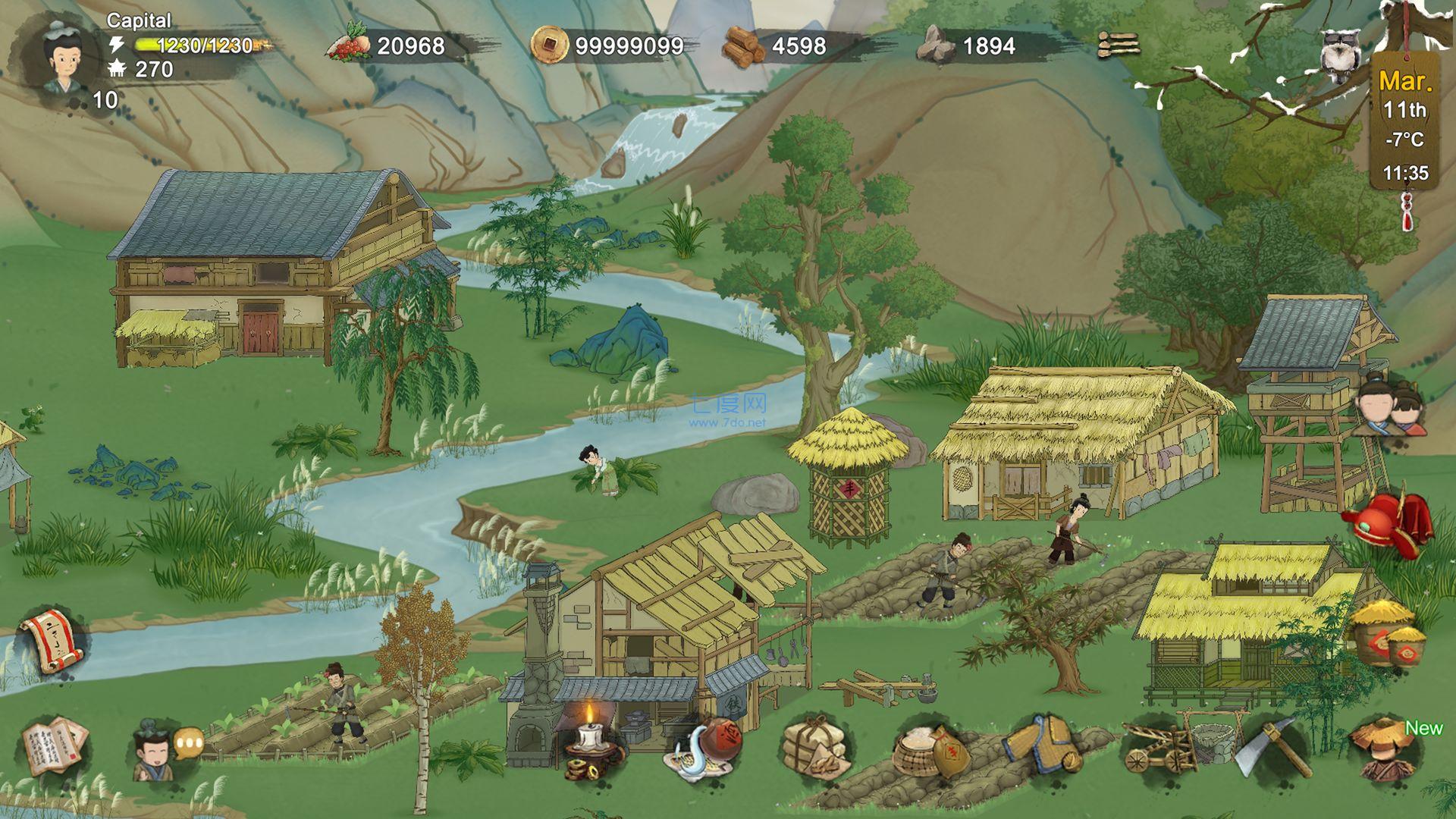The height and width of the screenshot is (819, 1456).
Task: Open the calendar showing Mar. 11th
Action: click(1404, 121)
